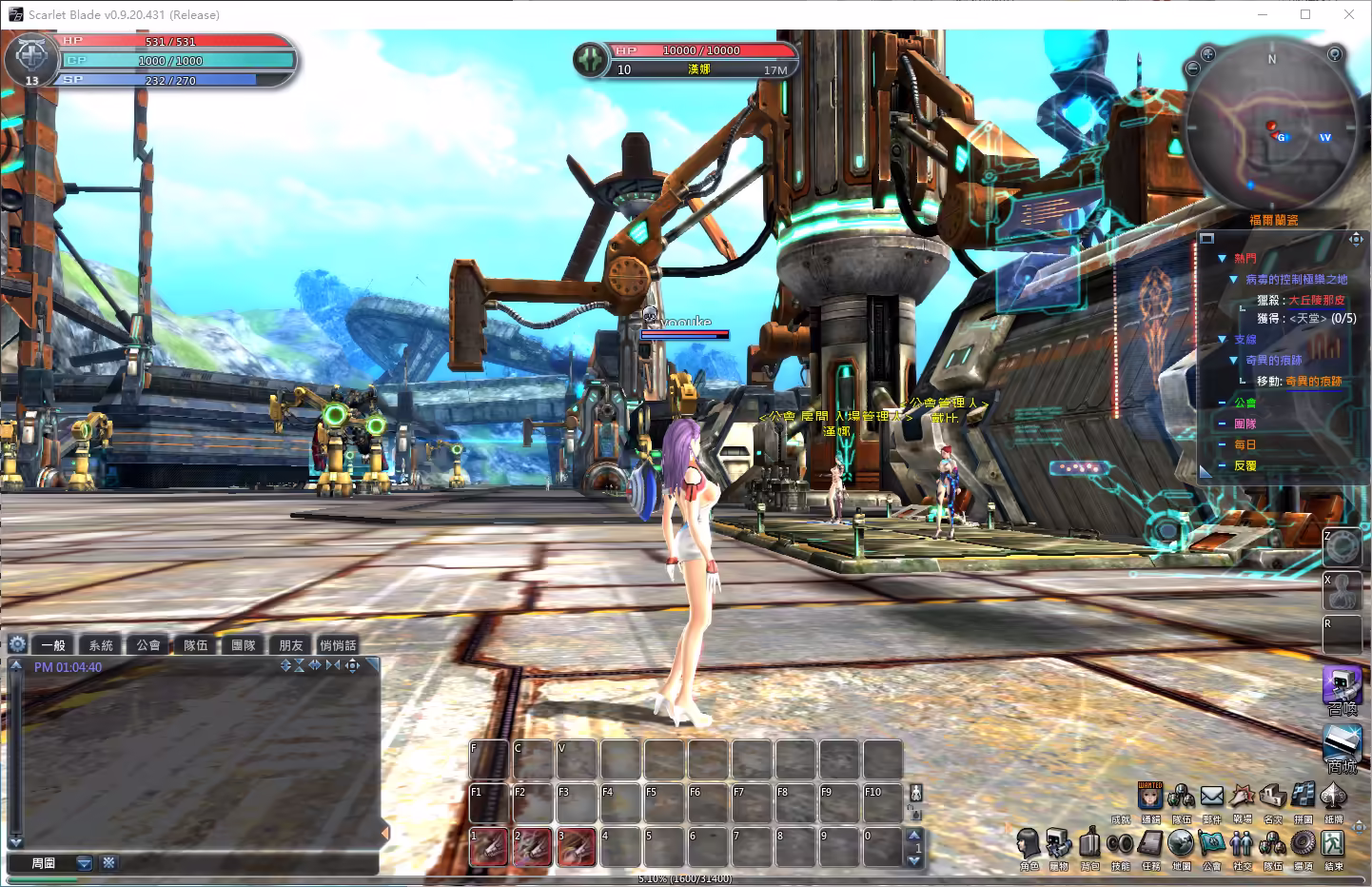Maximize the Scarlet Blade window
Viewport: 1372px width, 887px height.
click(1305, 14)
